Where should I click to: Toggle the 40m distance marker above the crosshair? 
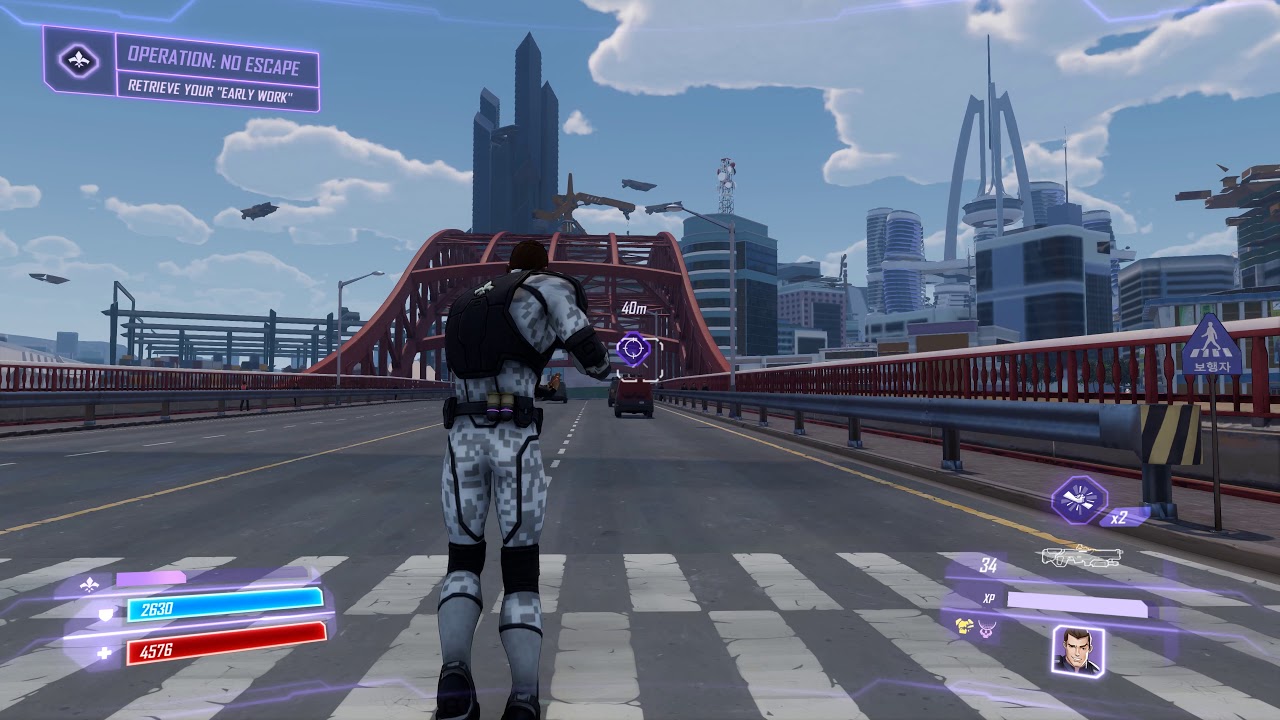pyautogui.click(x=633, y=309)
